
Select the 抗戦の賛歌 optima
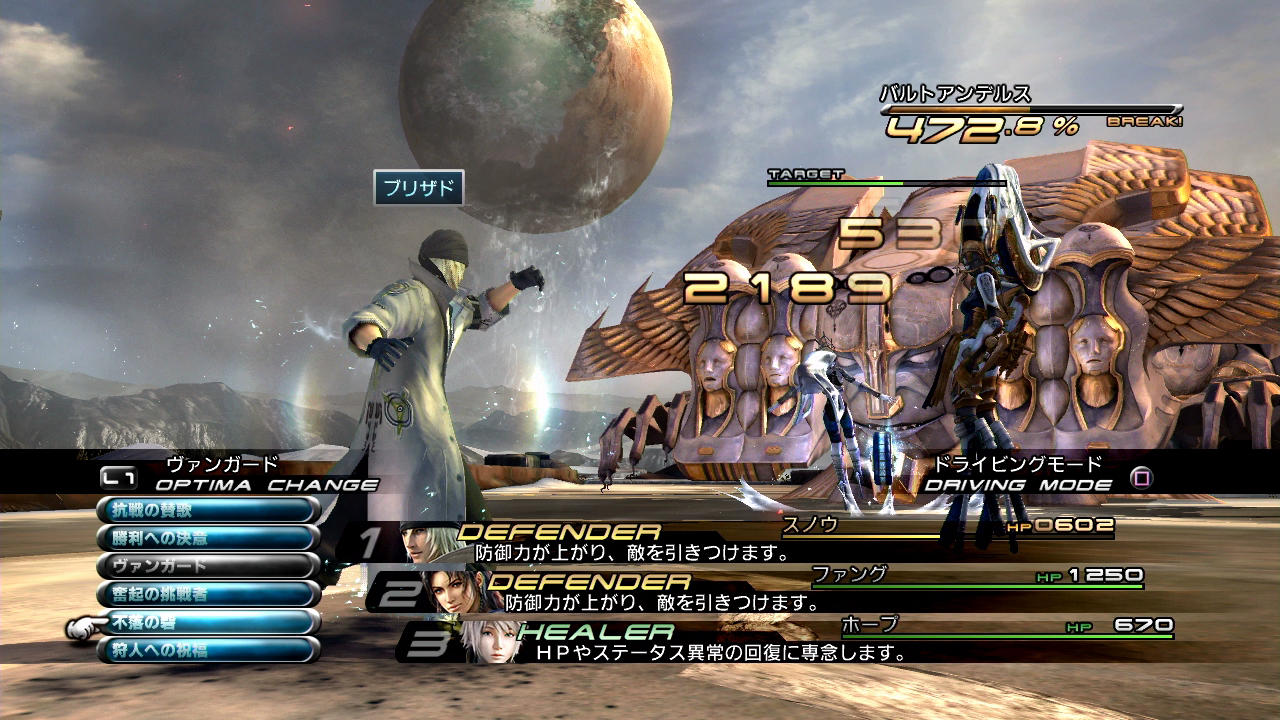coord(208,509)
